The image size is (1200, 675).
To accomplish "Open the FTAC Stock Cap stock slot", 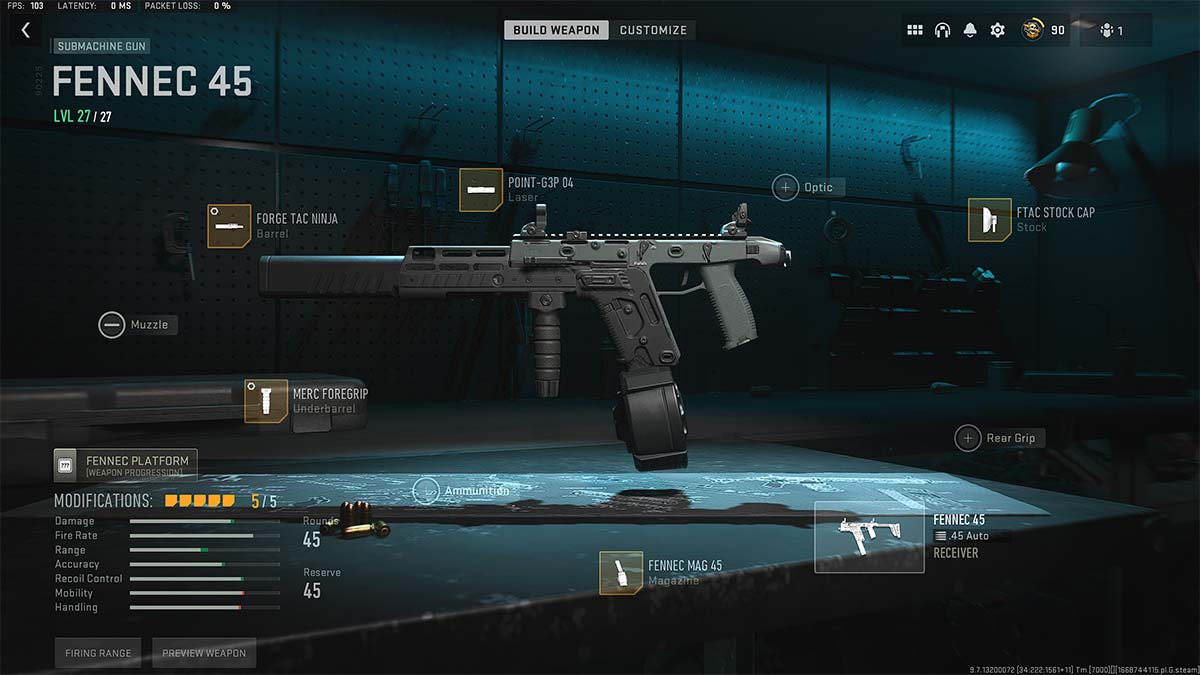I will (x=989, y=220).
